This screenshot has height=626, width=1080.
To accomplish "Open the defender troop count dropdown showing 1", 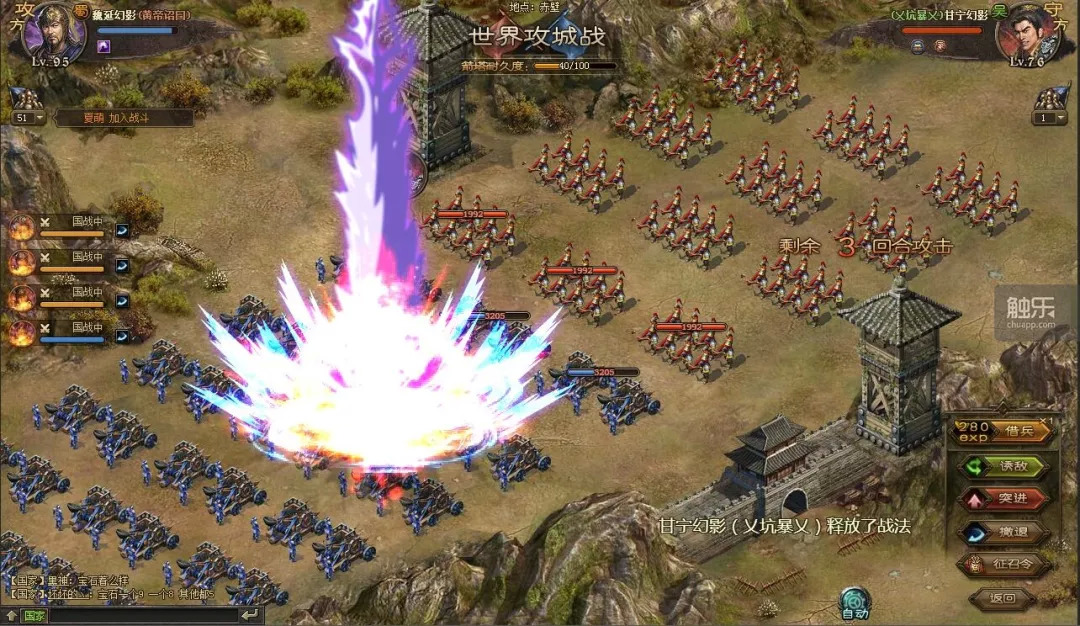I will 1049,117.
